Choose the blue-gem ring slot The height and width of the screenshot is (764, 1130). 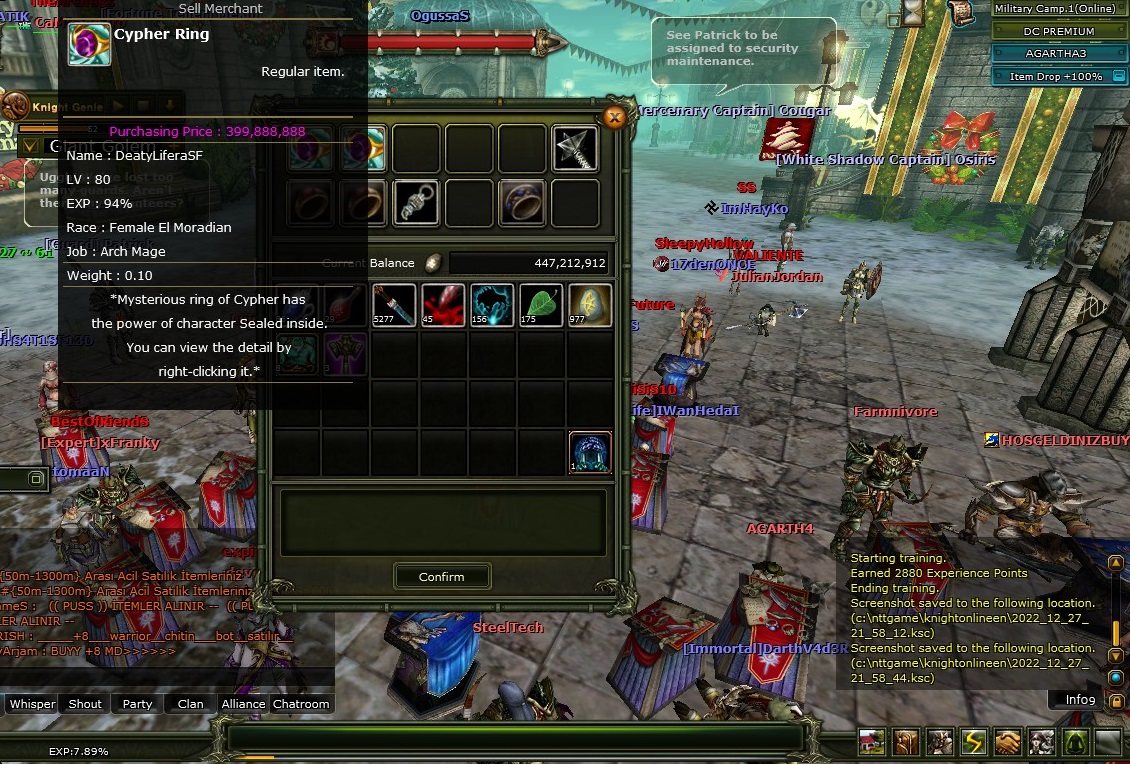[522, 203]
